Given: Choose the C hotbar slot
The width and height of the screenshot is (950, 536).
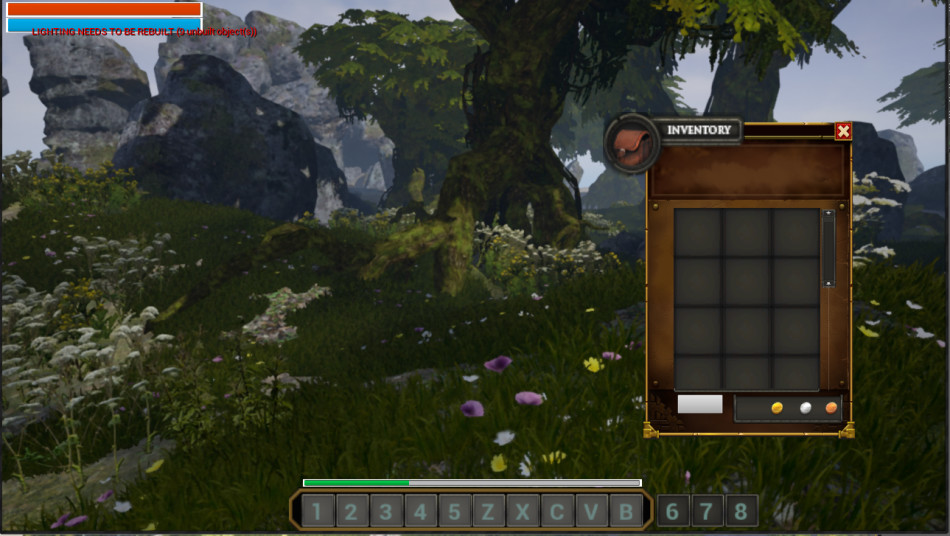Looking at the screenshot, I should click(557, 512).
